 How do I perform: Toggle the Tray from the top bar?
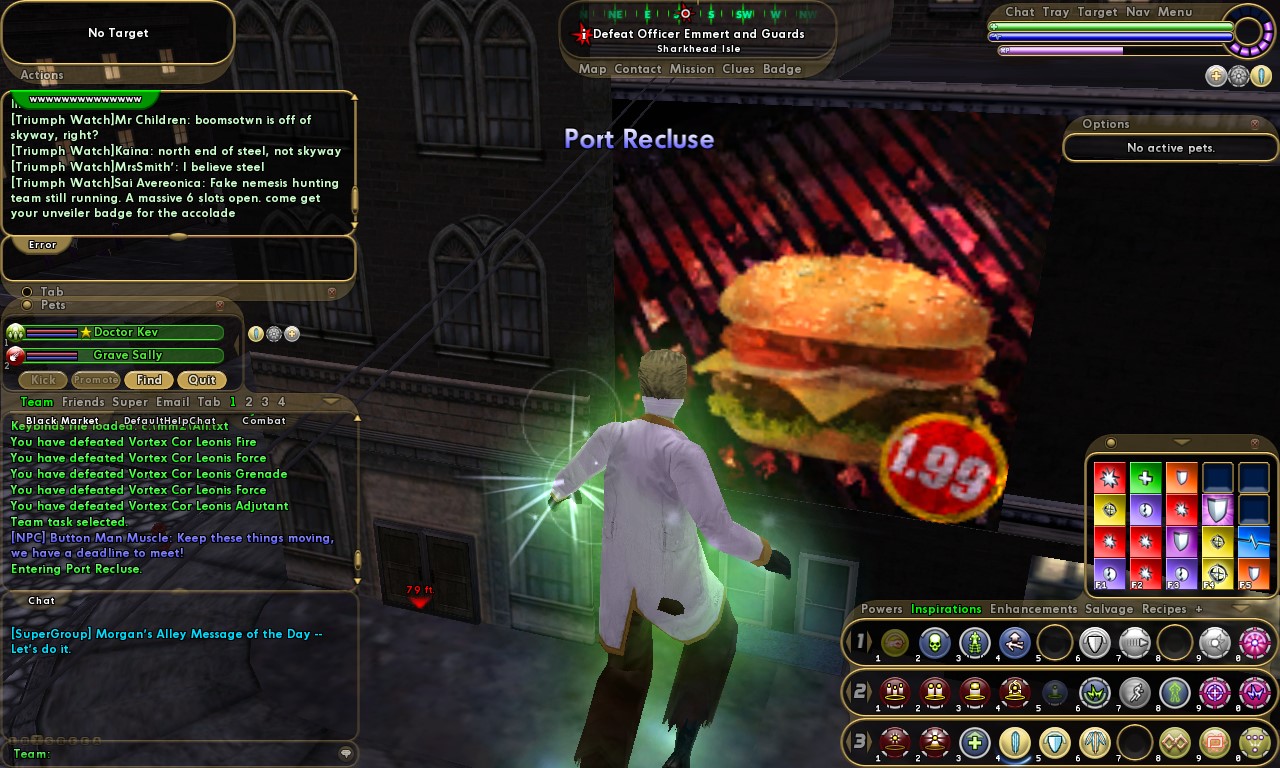(1056, 12)
